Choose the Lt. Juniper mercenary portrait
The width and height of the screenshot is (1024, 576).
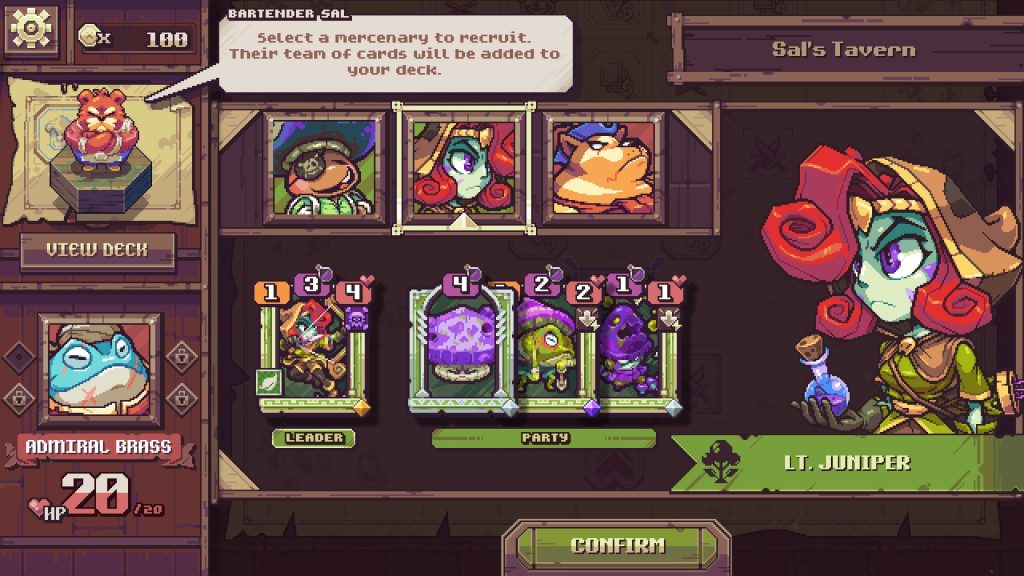(x=463, y=168)
